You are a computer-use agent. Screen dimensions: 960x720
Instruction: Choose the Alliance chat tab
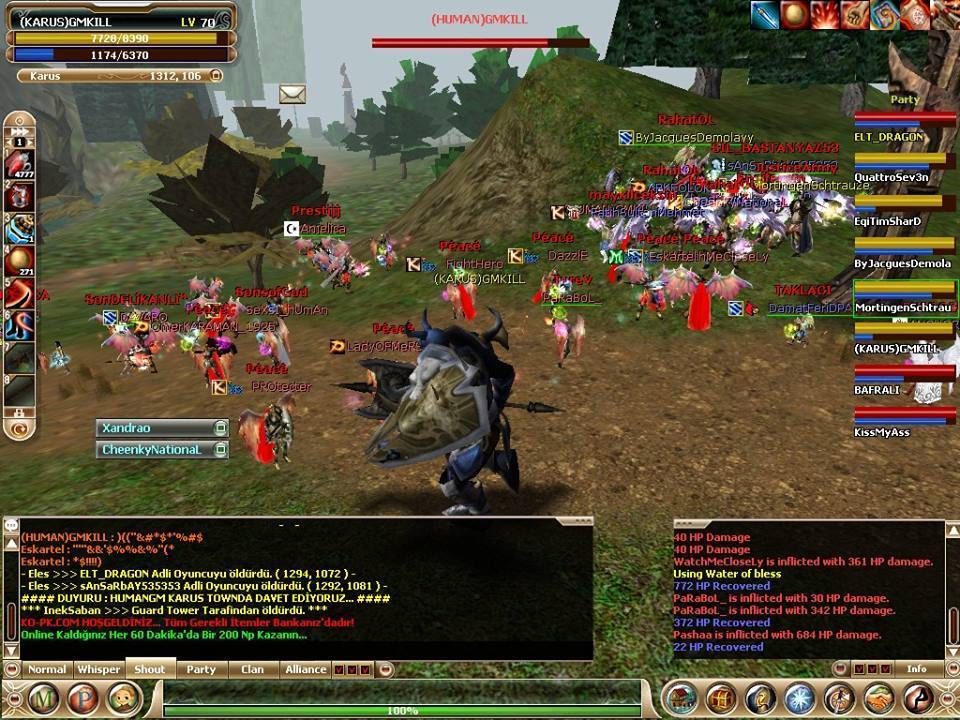305,669
